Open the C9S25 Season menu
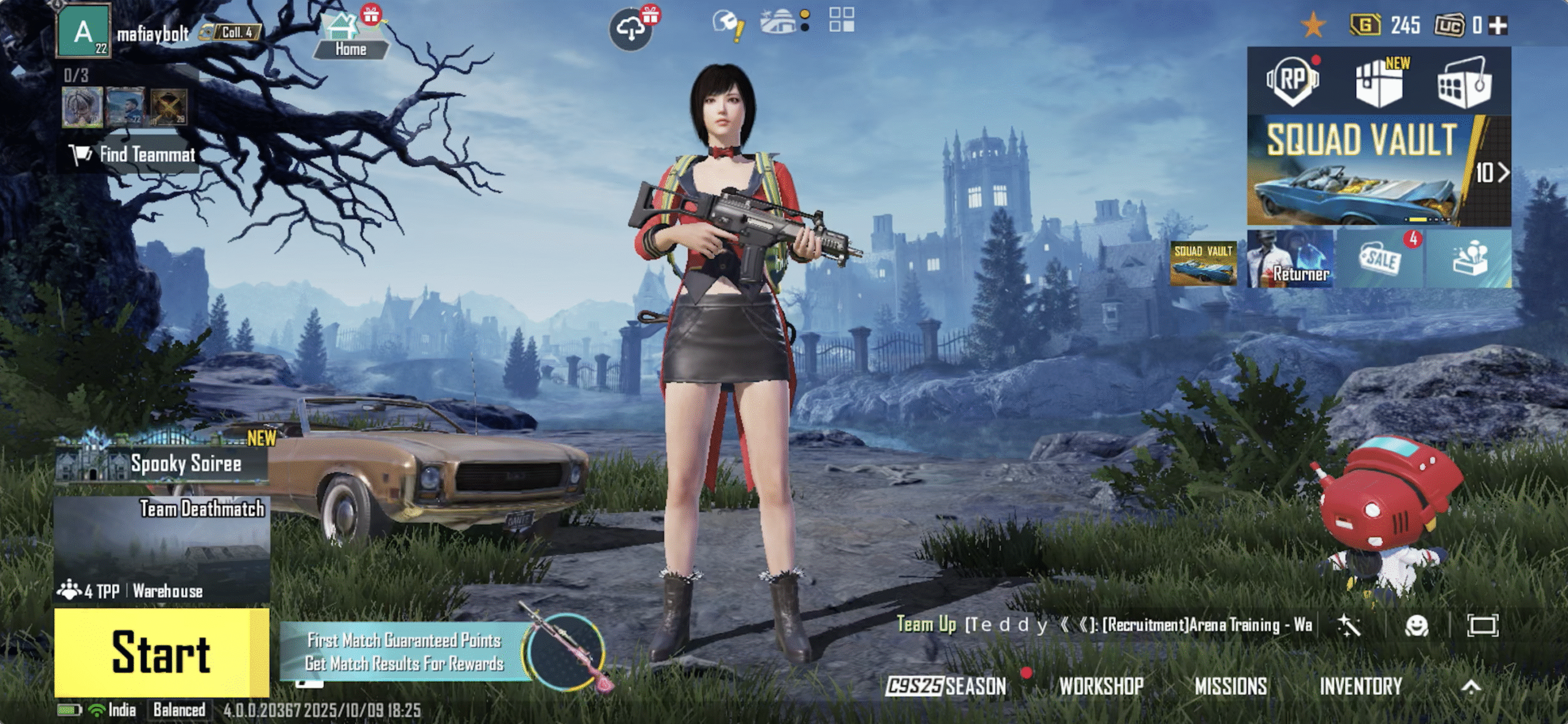This screenshot has width=1568, height=724. pos(947,686)
